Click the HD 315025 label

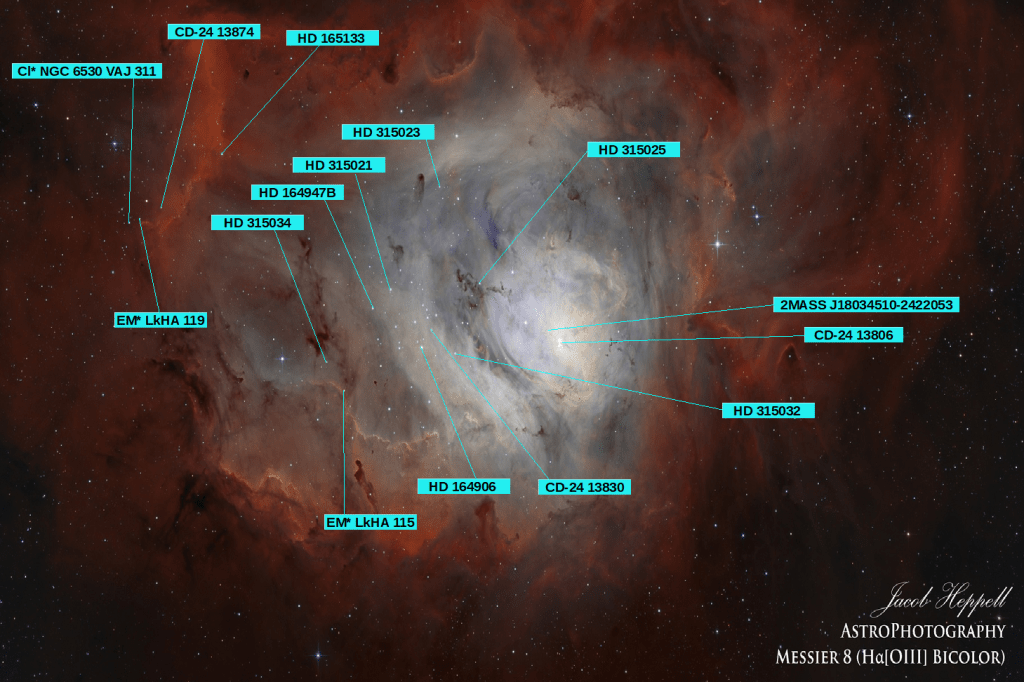click(633, 150)
